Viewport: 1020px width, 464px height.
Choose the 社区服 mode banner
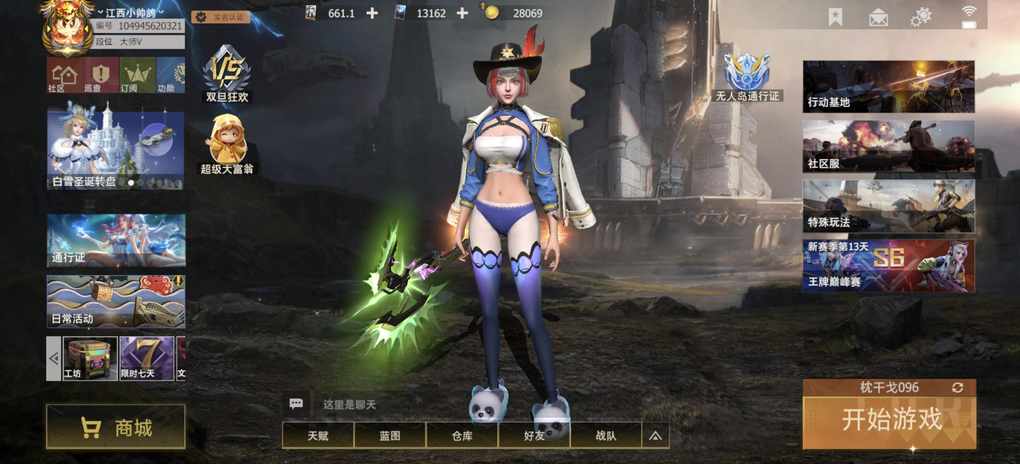tap(888, 146)
